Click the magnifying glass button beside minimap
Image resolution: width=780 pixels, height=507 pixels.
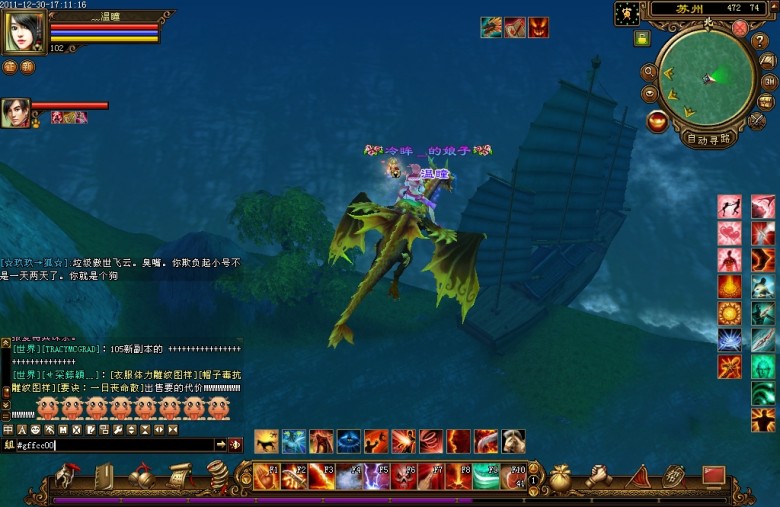[649, 72]
